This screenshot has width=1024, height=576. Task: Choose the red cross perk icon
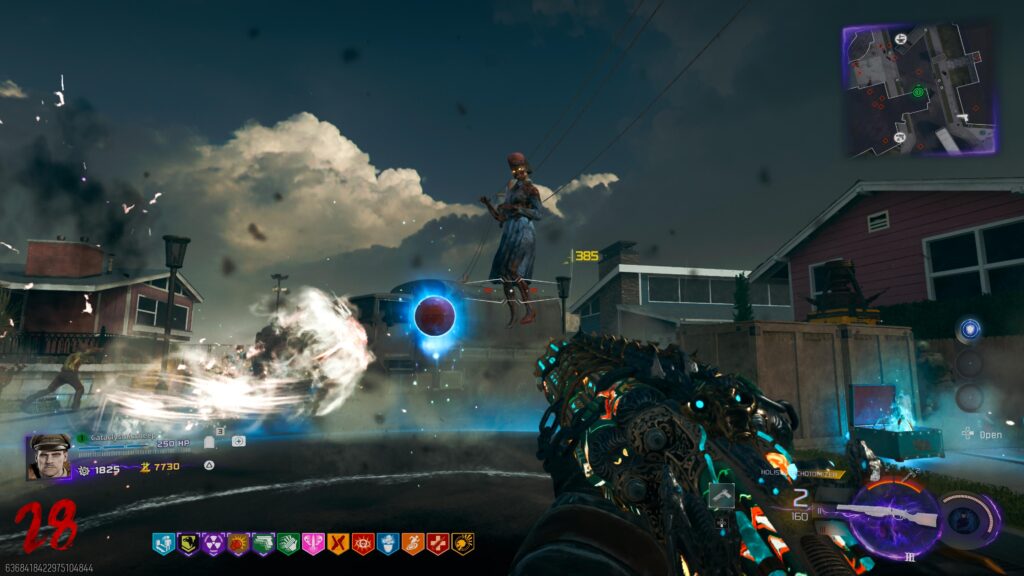click(x=438, y=543)
